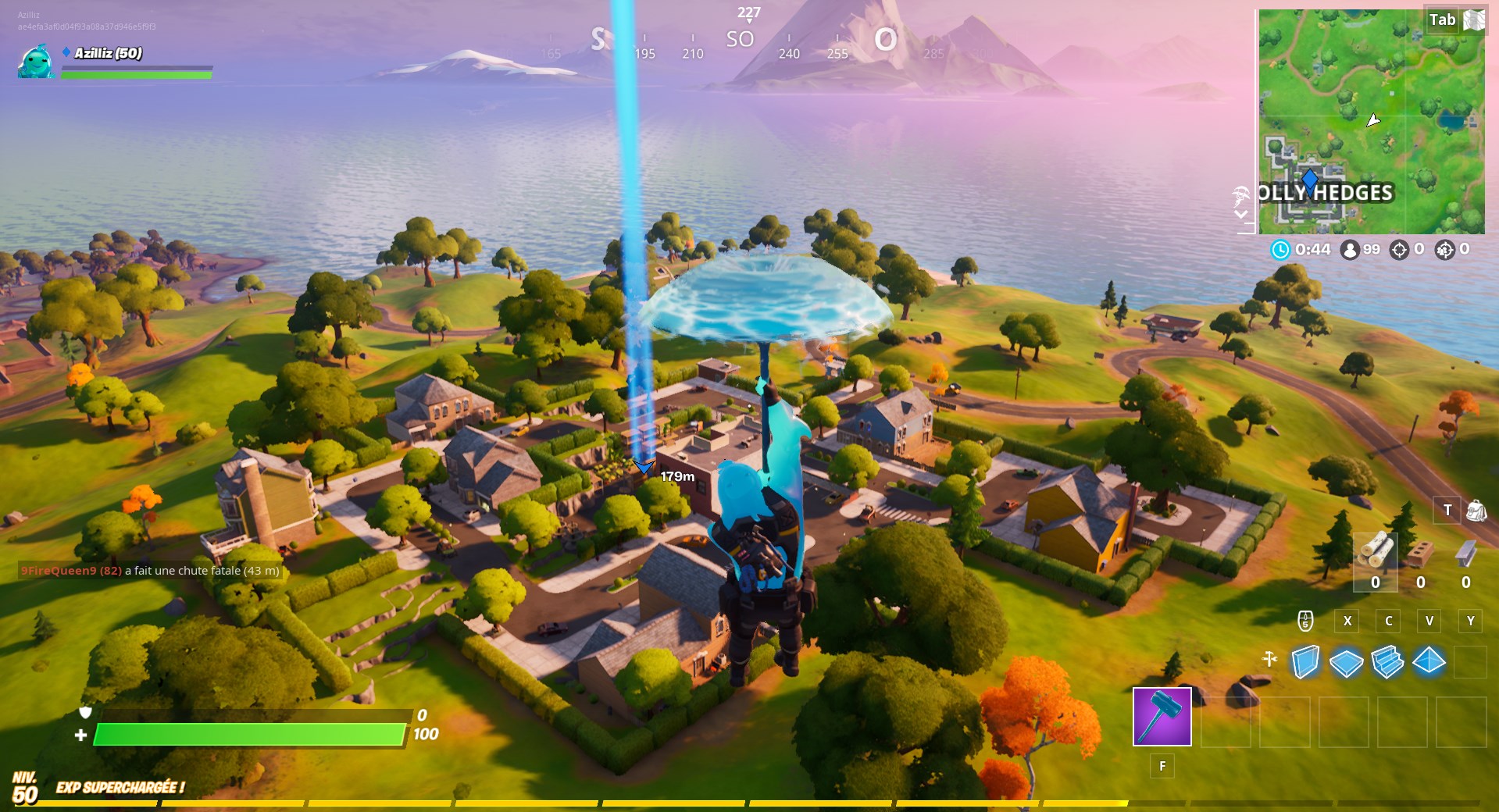Image resolution: width=1499 pixels, height=812 pixels.
Task: Select the floor build piece
Action: [1347, 662]
